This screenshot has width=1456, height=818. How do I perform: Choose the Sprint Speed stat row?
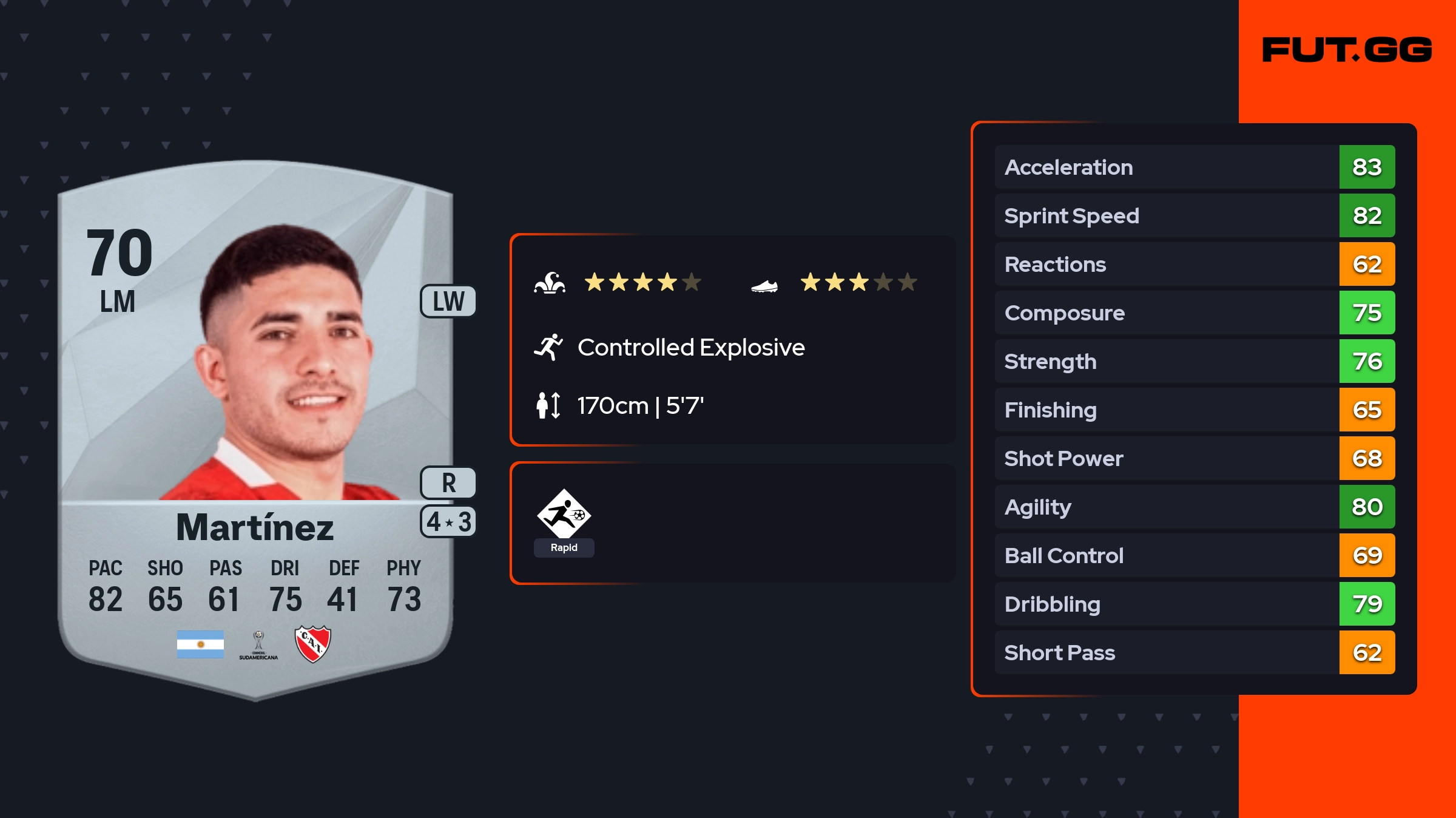tap(1194, 215)
